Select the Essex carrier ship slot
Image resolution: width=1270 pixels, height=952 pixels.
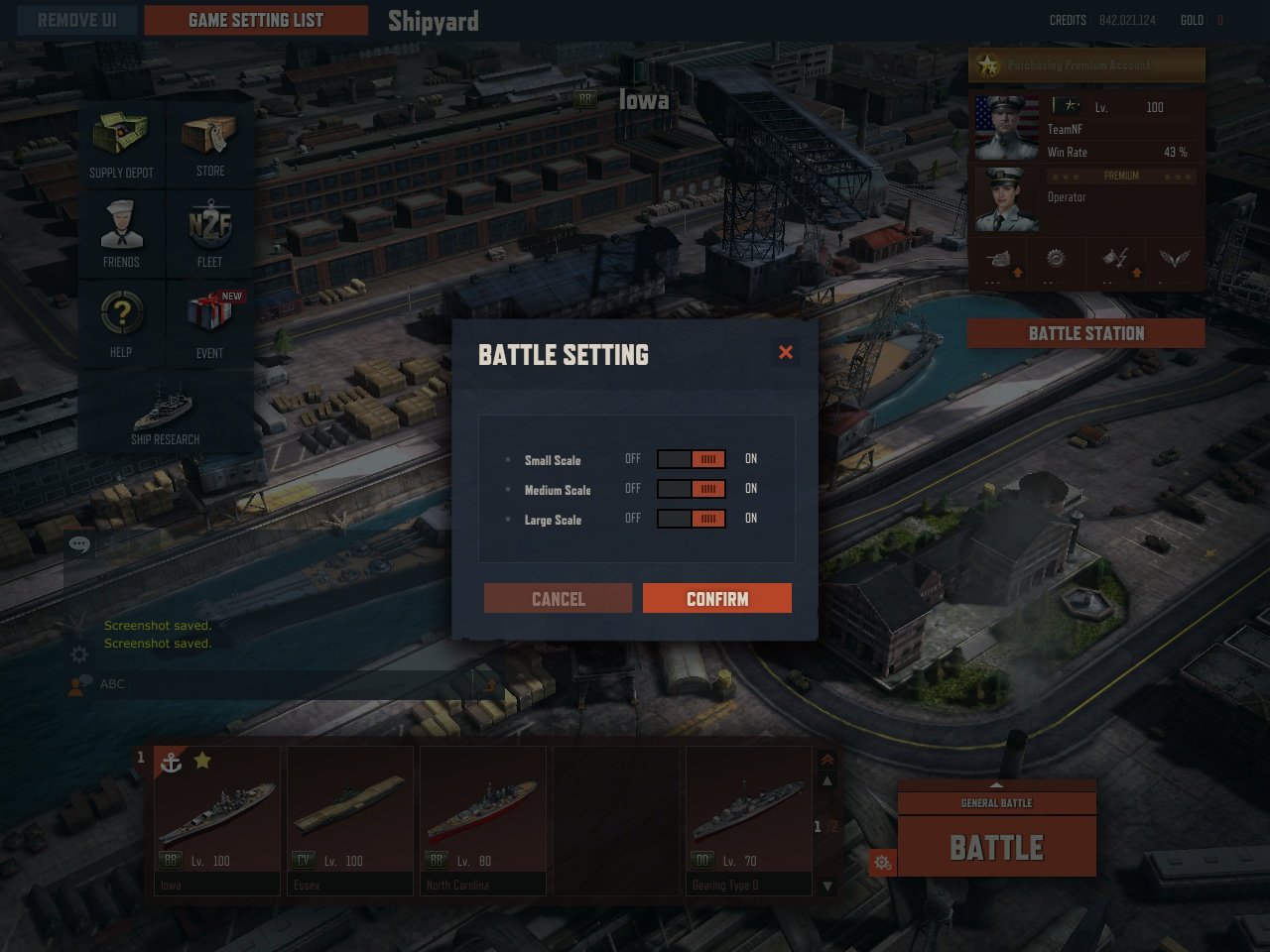[x=350, y=820]
